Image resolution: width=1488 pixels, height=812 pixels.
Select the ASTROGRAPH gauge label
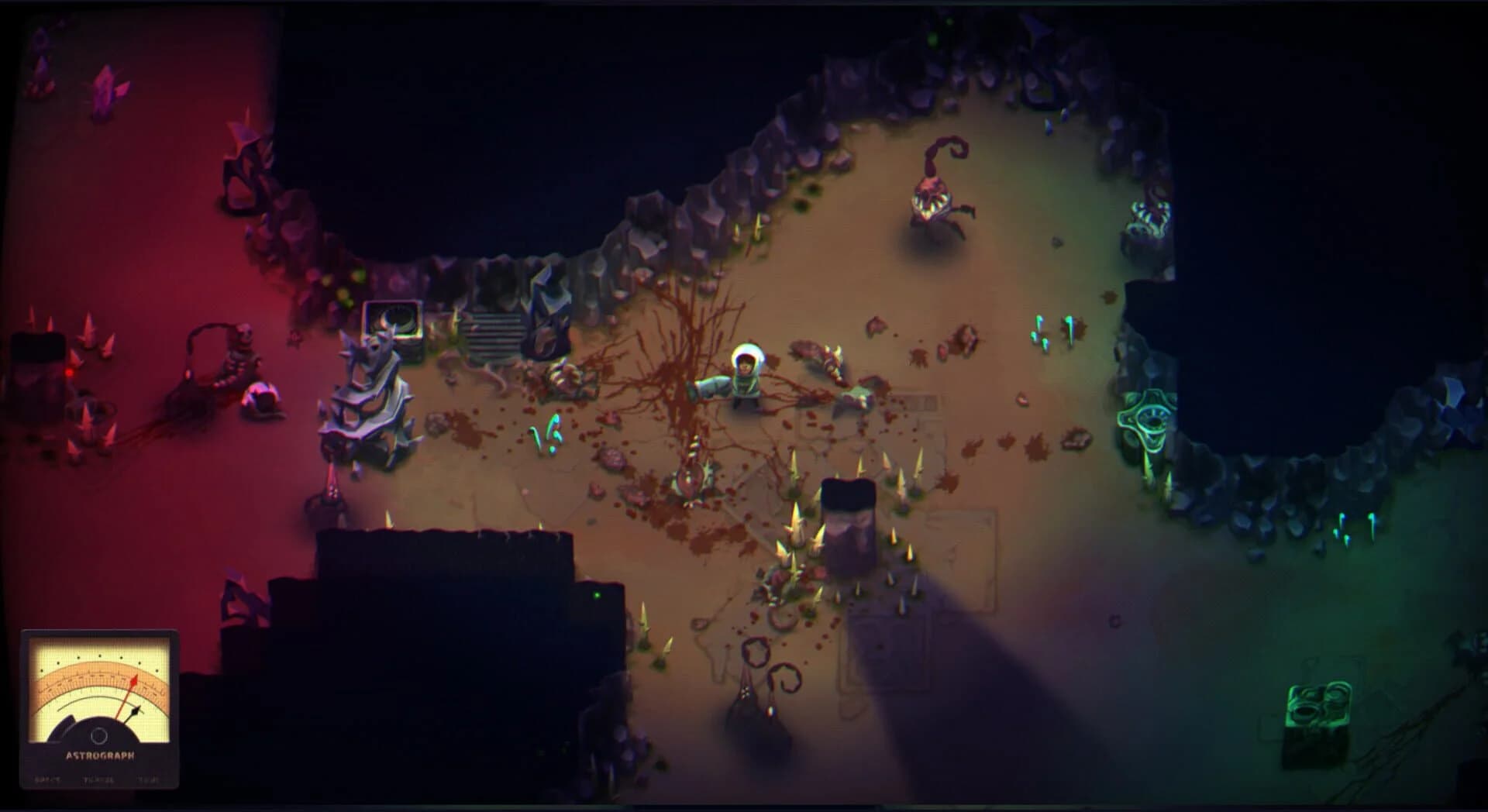(x=101, y=755)
